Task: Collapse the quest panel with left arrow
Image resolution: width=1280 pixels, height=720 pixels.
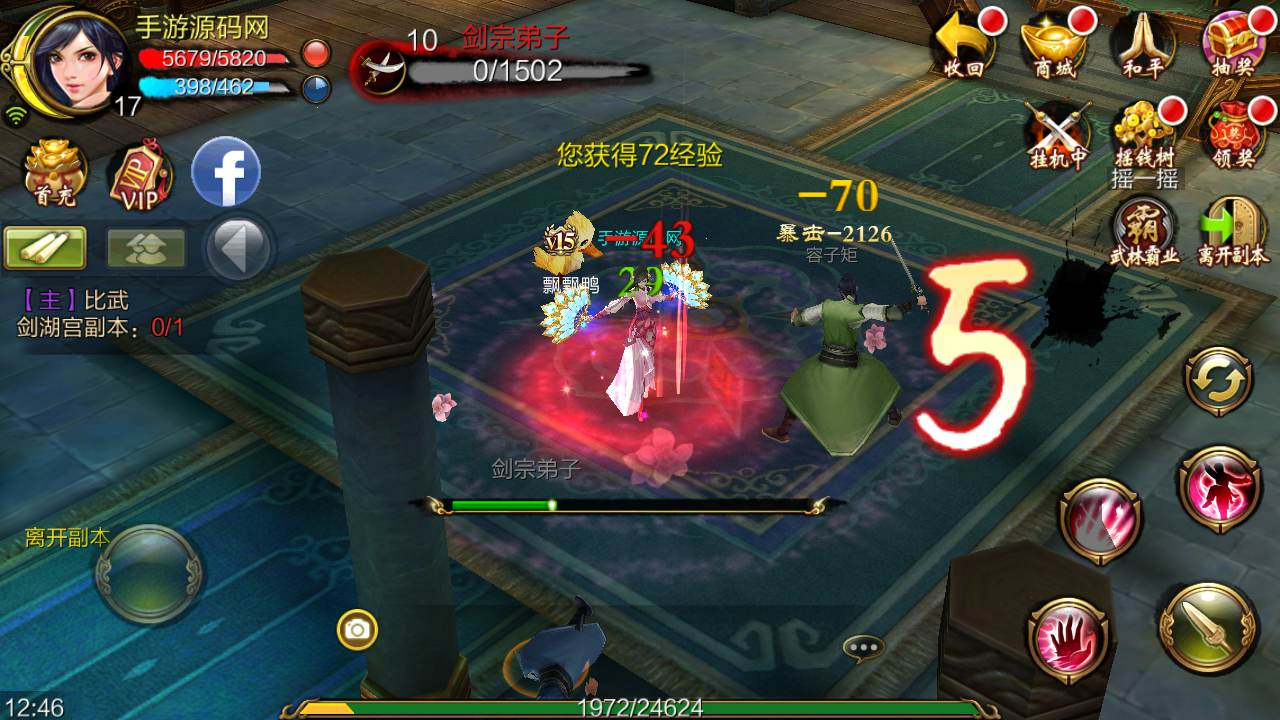Action: (238, 247)
